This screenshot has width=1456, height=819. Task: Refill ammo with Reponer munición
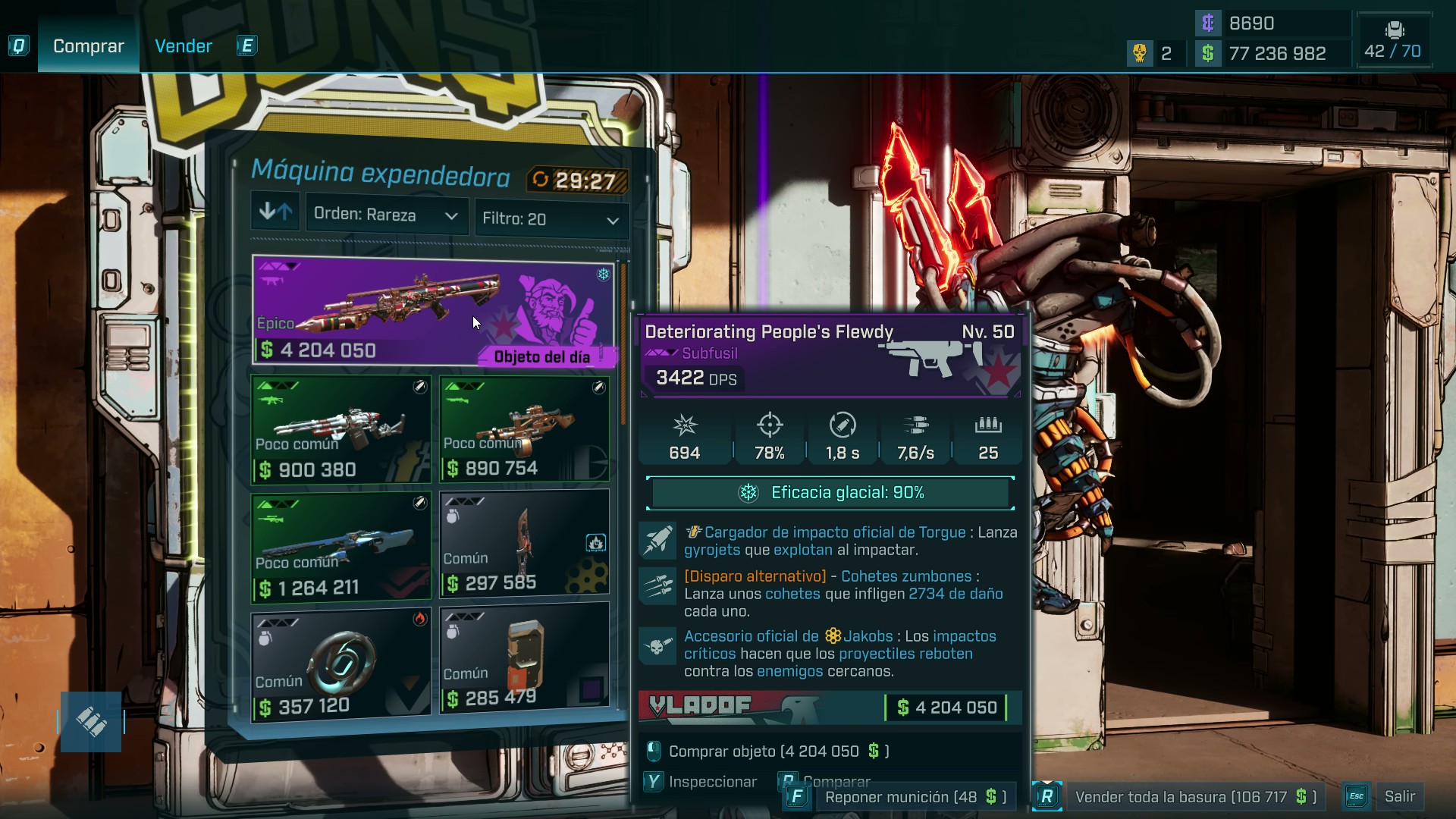[902, 797]
